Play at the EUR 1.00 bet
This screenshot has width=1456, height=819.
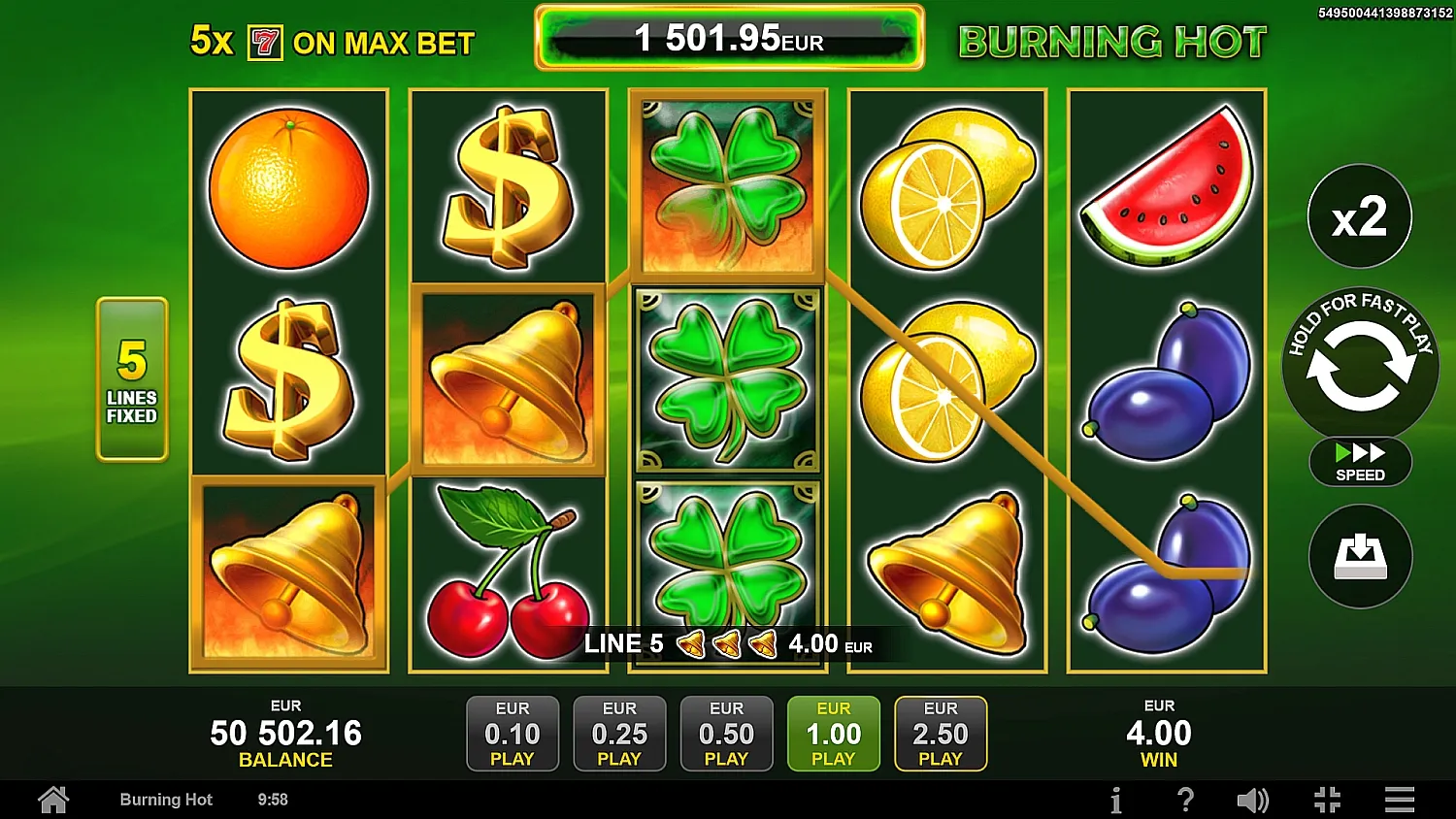click(x=833, y=734)
